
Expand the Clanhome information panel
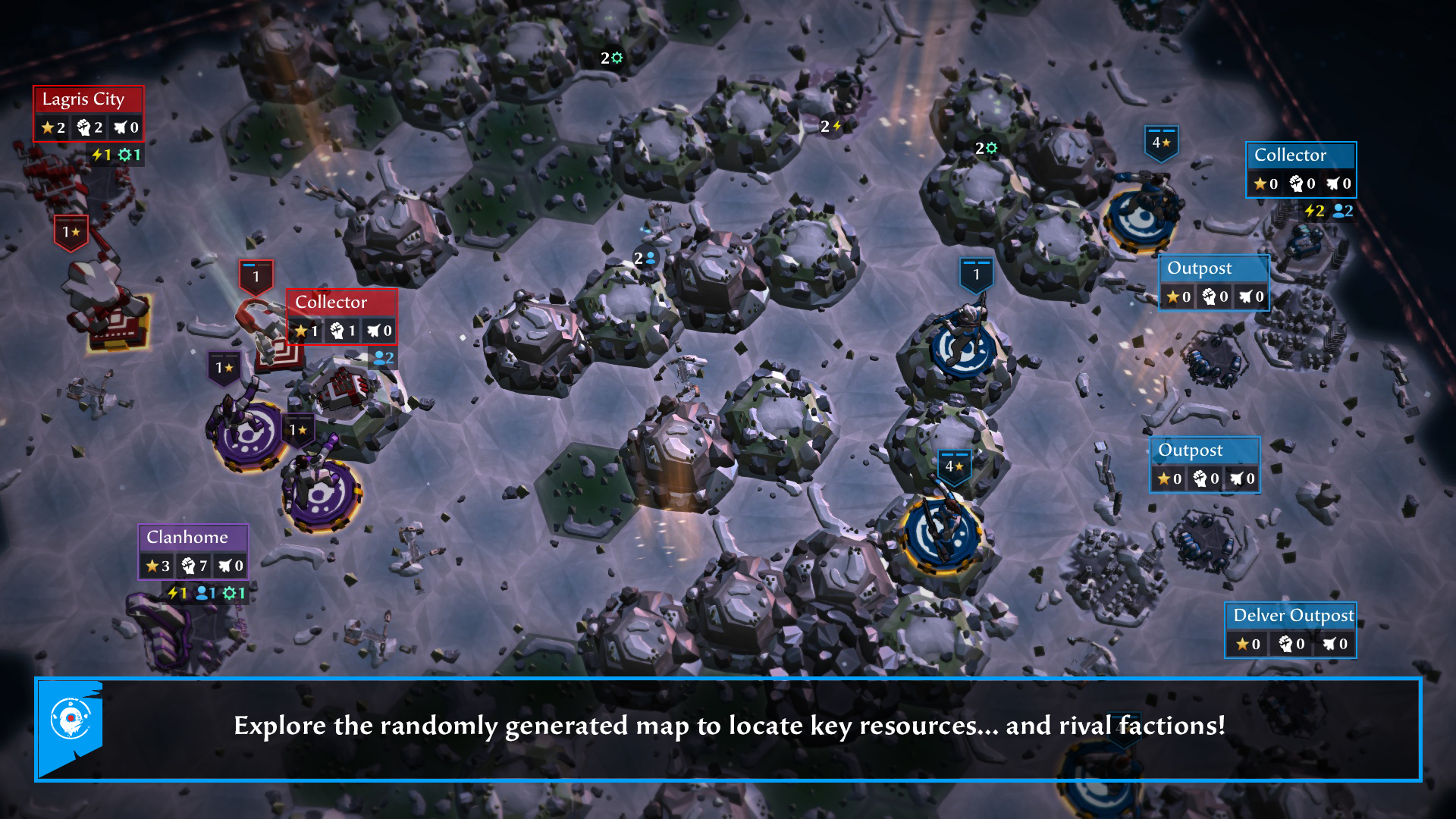click(x=193, y=565)
